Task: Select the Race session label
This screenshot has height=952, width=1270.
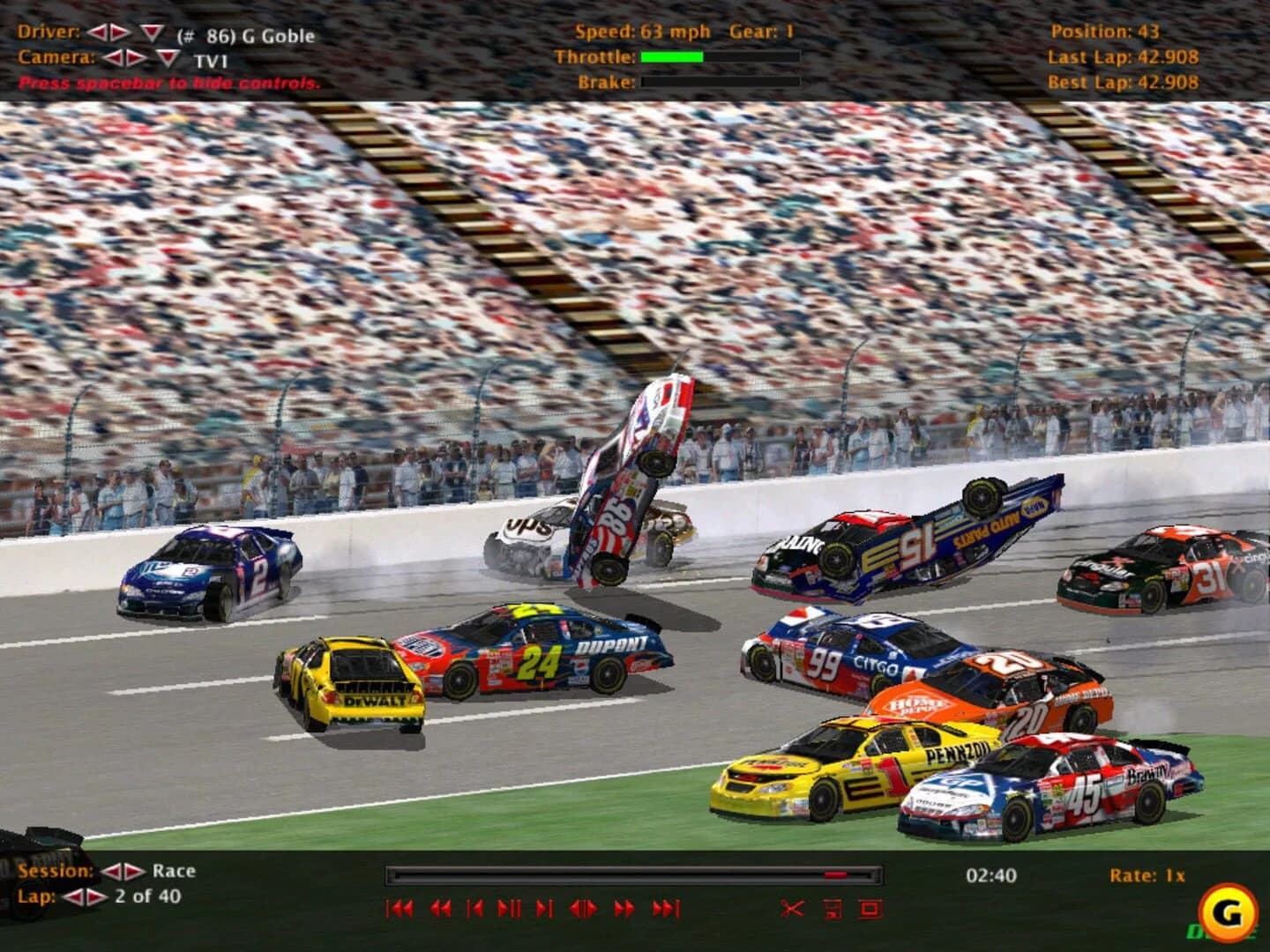Action: [x=173, y=870]
